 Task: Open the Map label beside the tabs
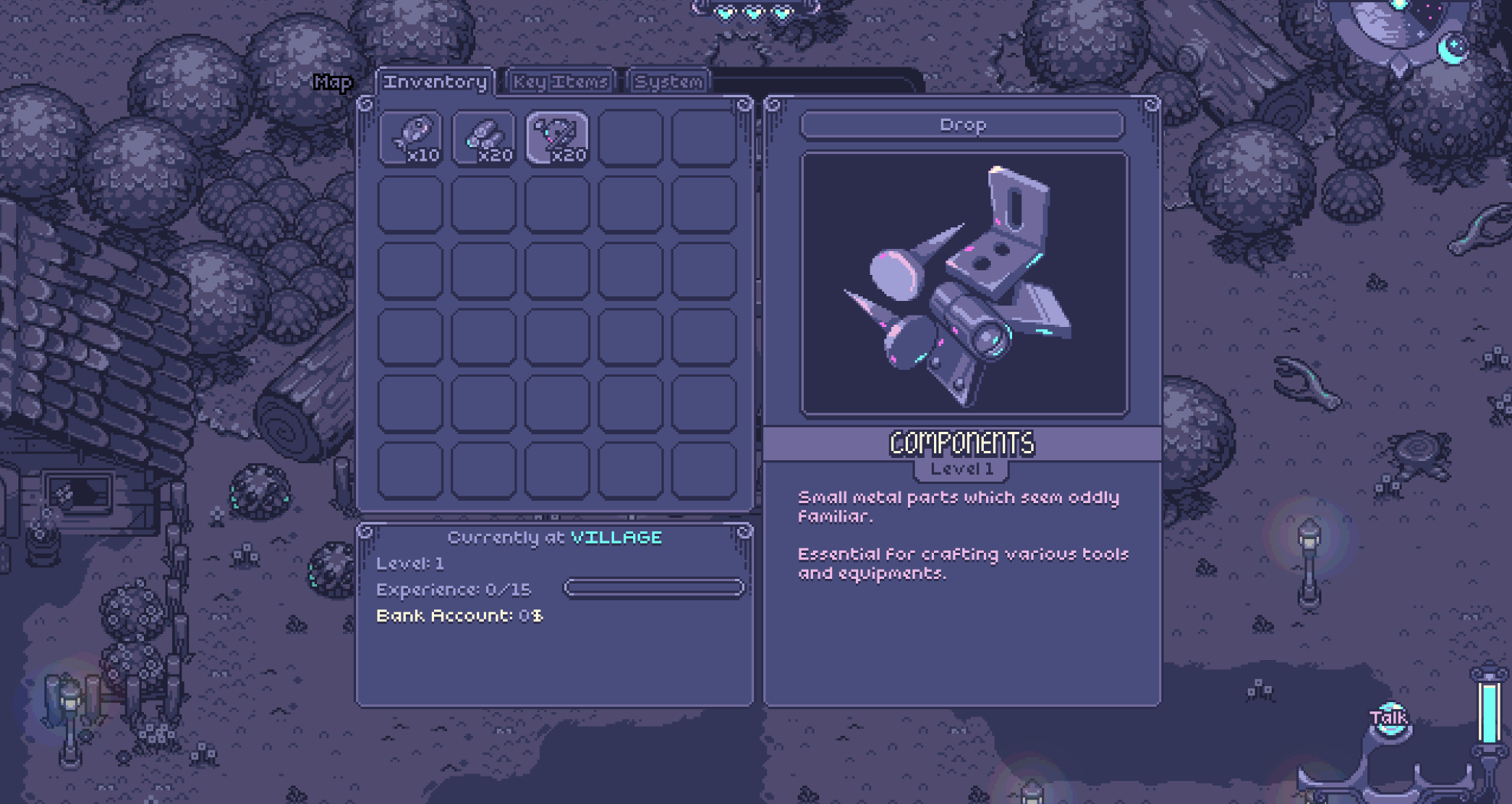[332, 83]
